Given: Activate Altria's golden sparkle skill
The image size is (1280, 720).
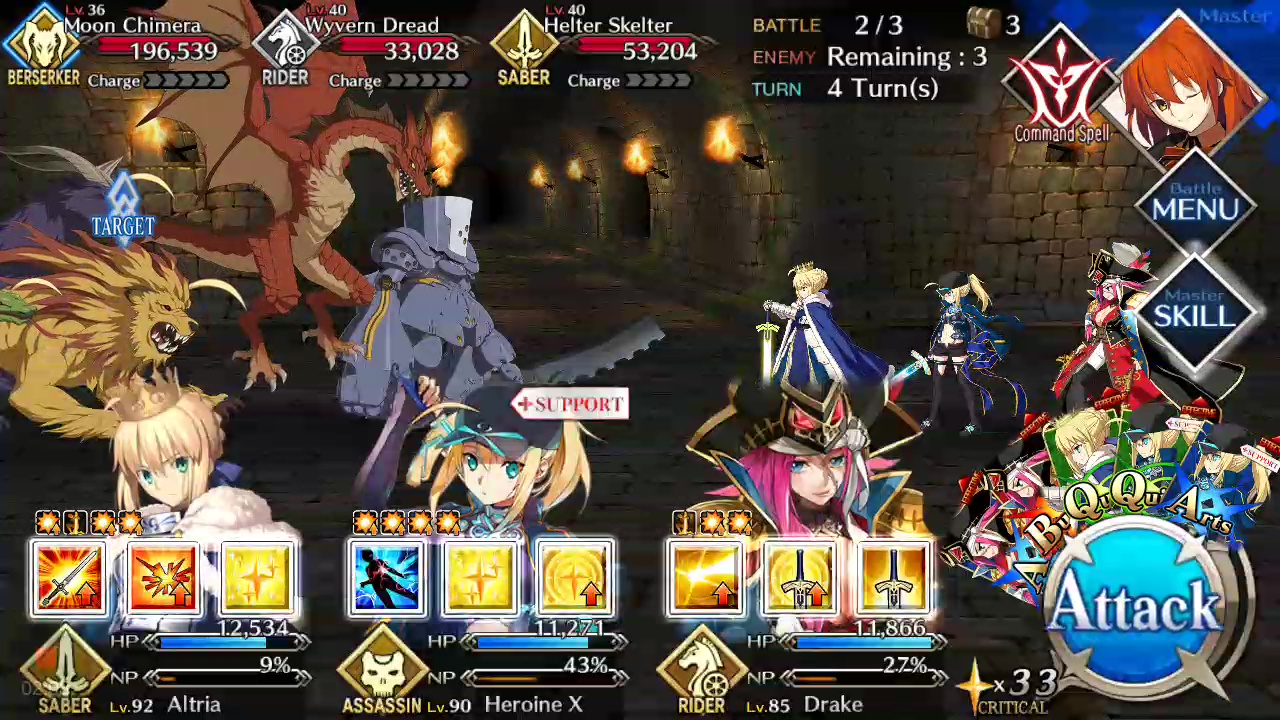Looking at the screenshot, I should coord(257,578).
